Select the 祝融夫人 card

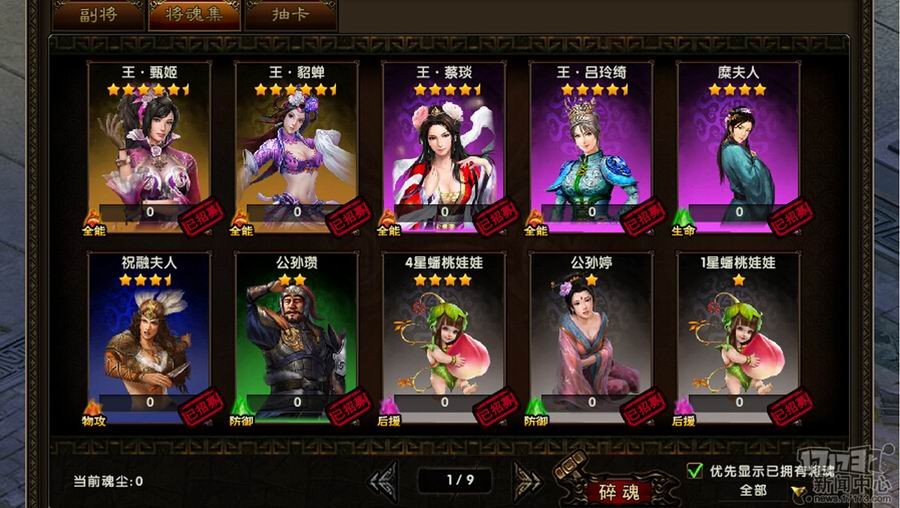coord(149,336)
